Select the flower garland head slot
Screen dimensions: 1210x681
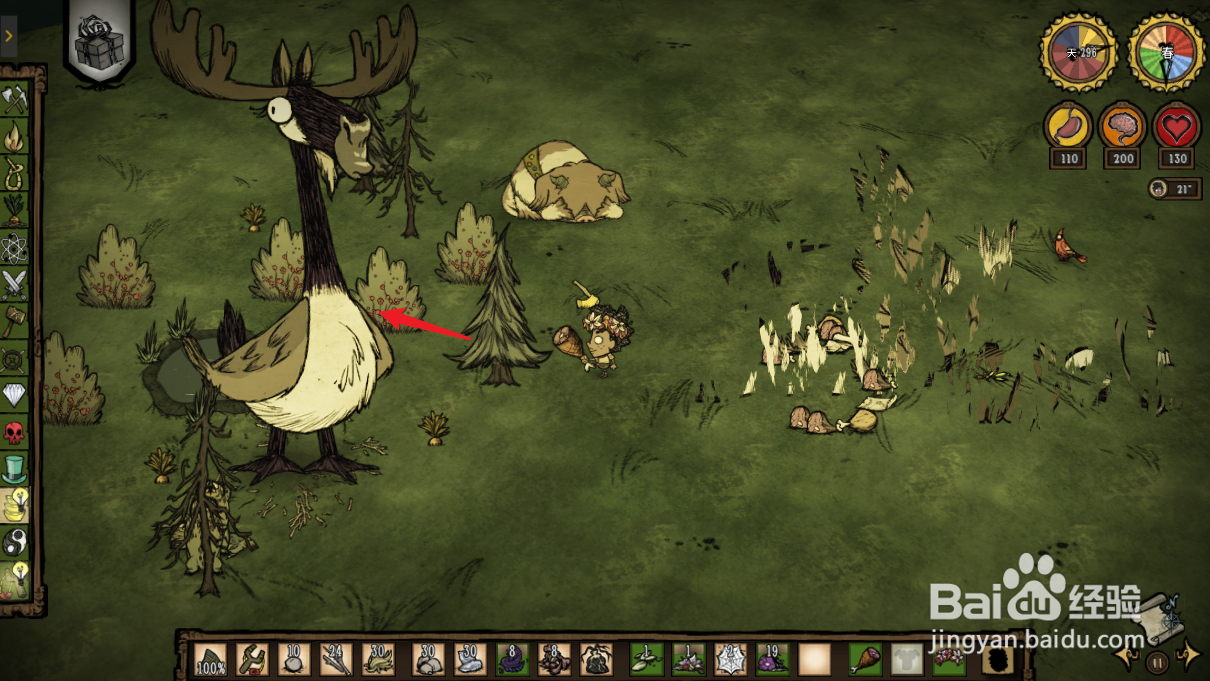949,660
